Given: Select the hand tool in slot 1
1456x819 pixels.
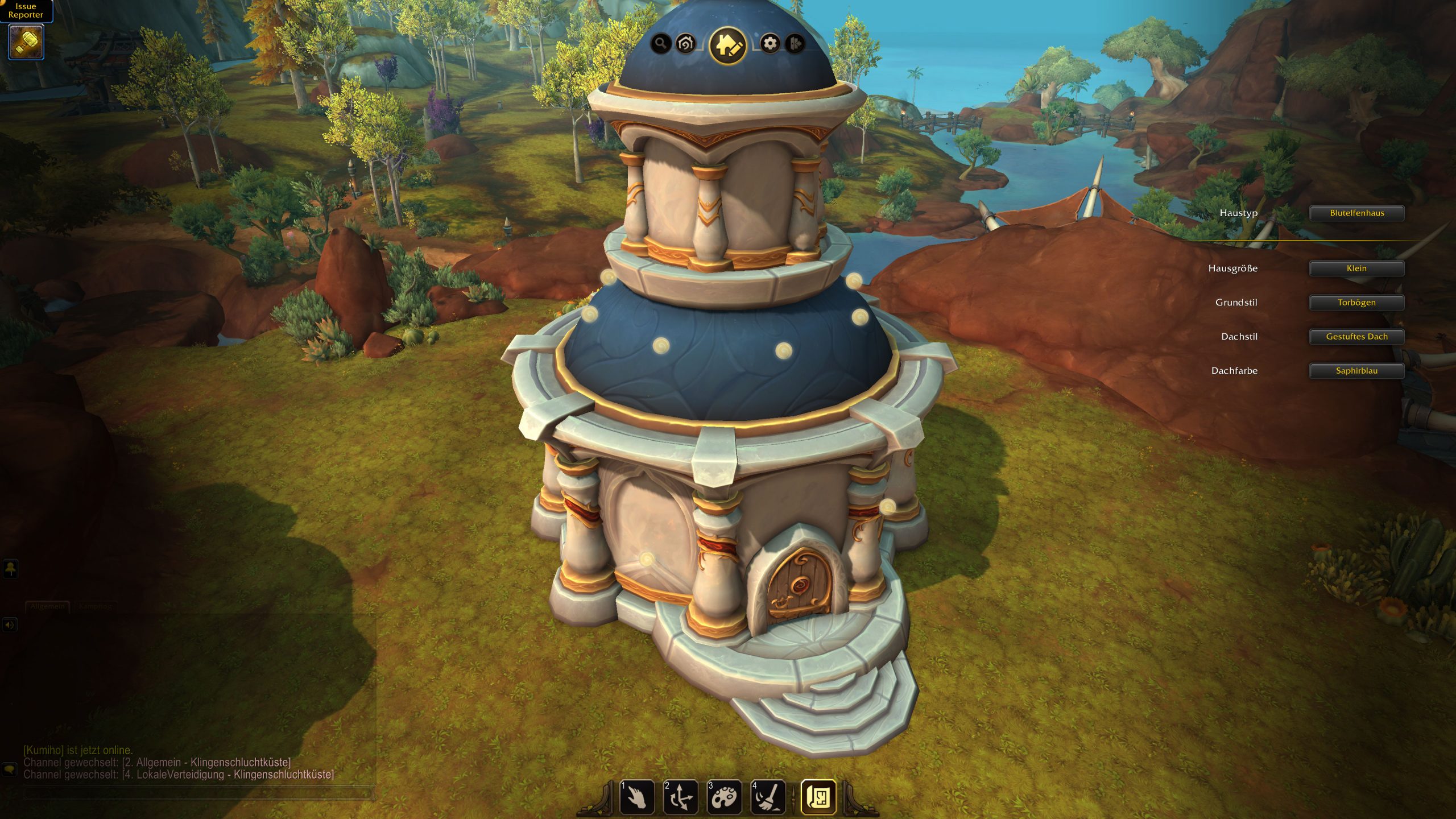Looking at the screenshot, I should 637,797.
